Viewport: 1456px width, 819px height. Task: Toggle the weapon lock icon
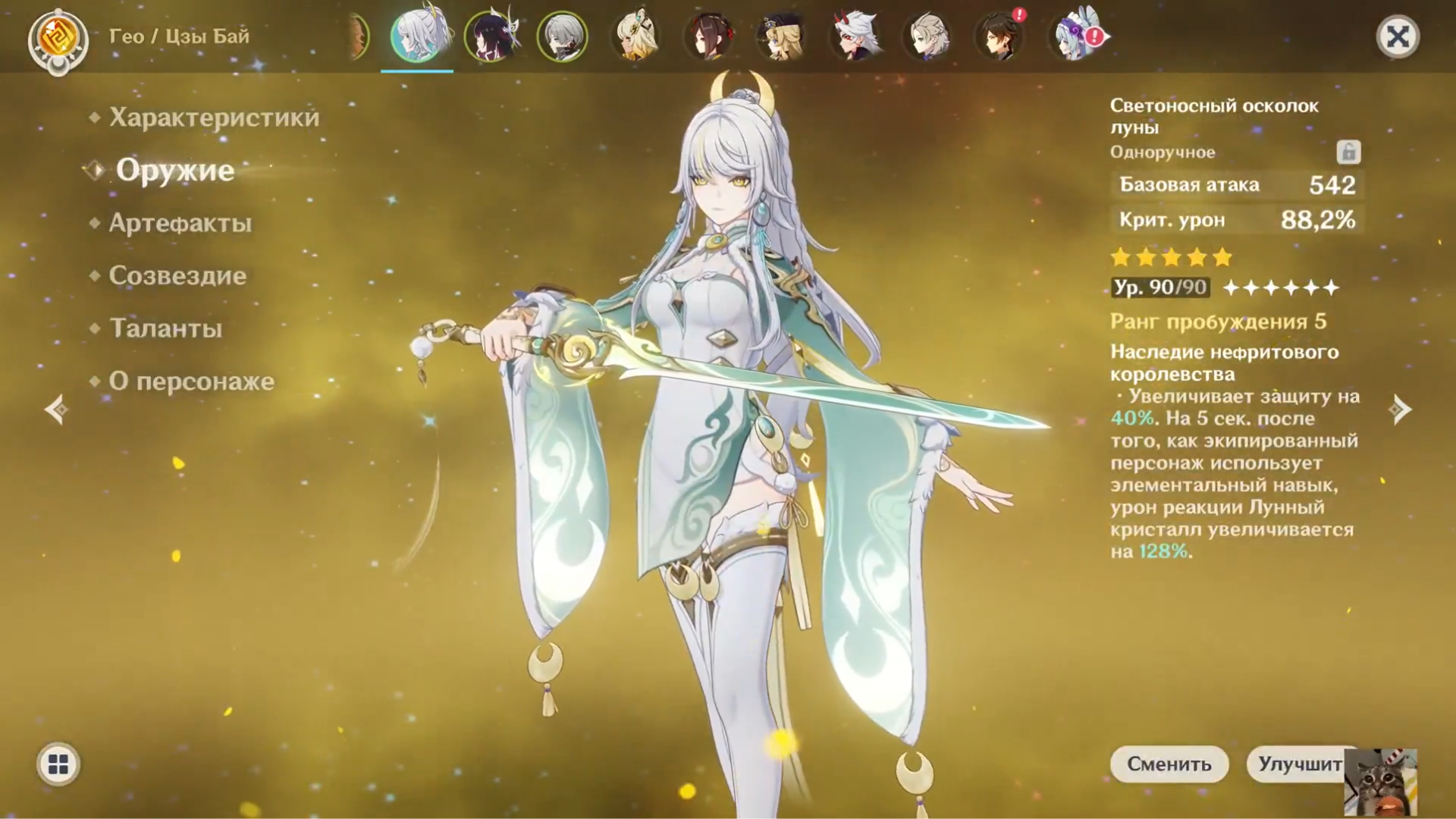pyautogui.click(x=1348, y=152)
